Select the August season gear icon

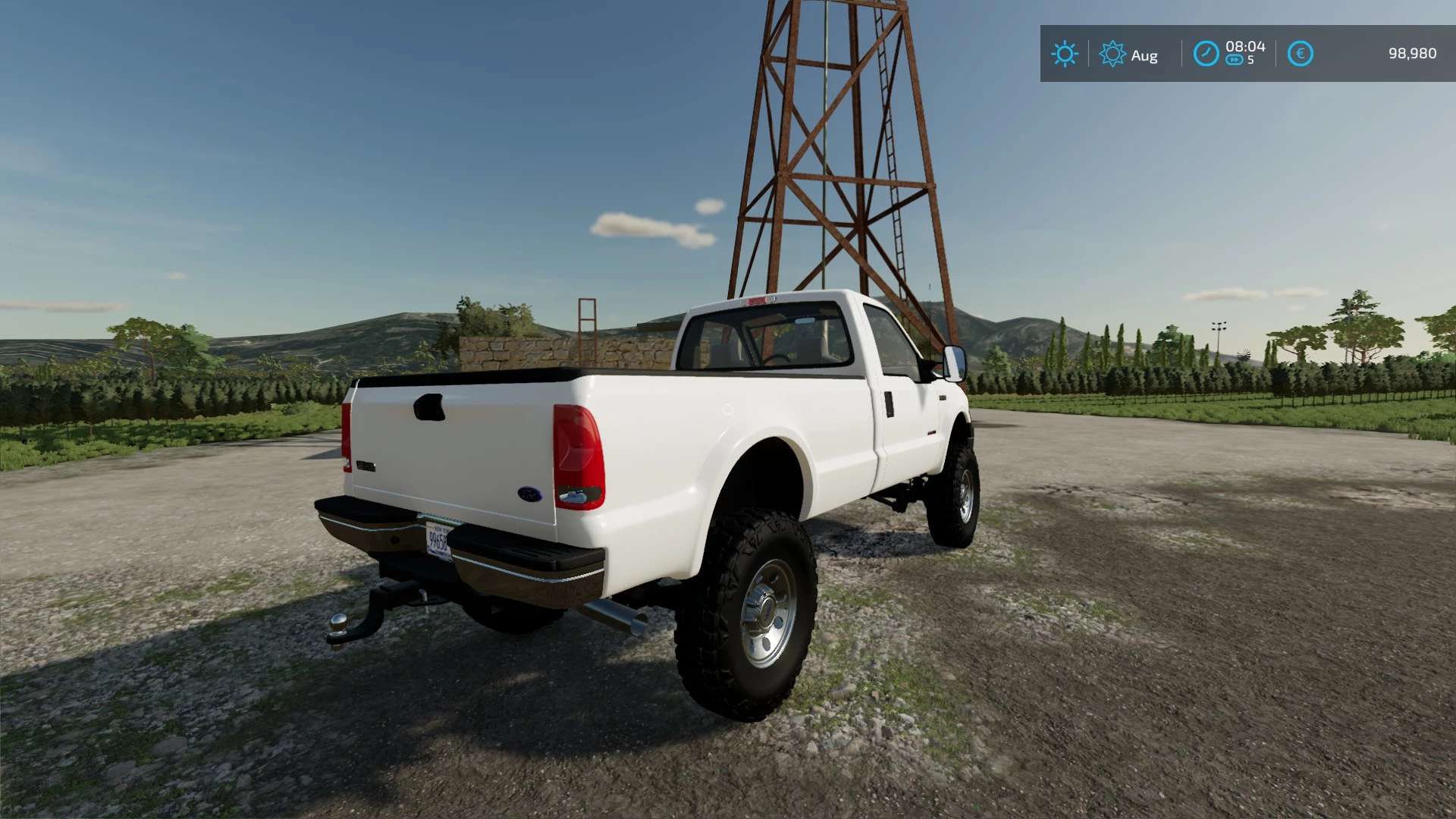(x=1112, y=54)
